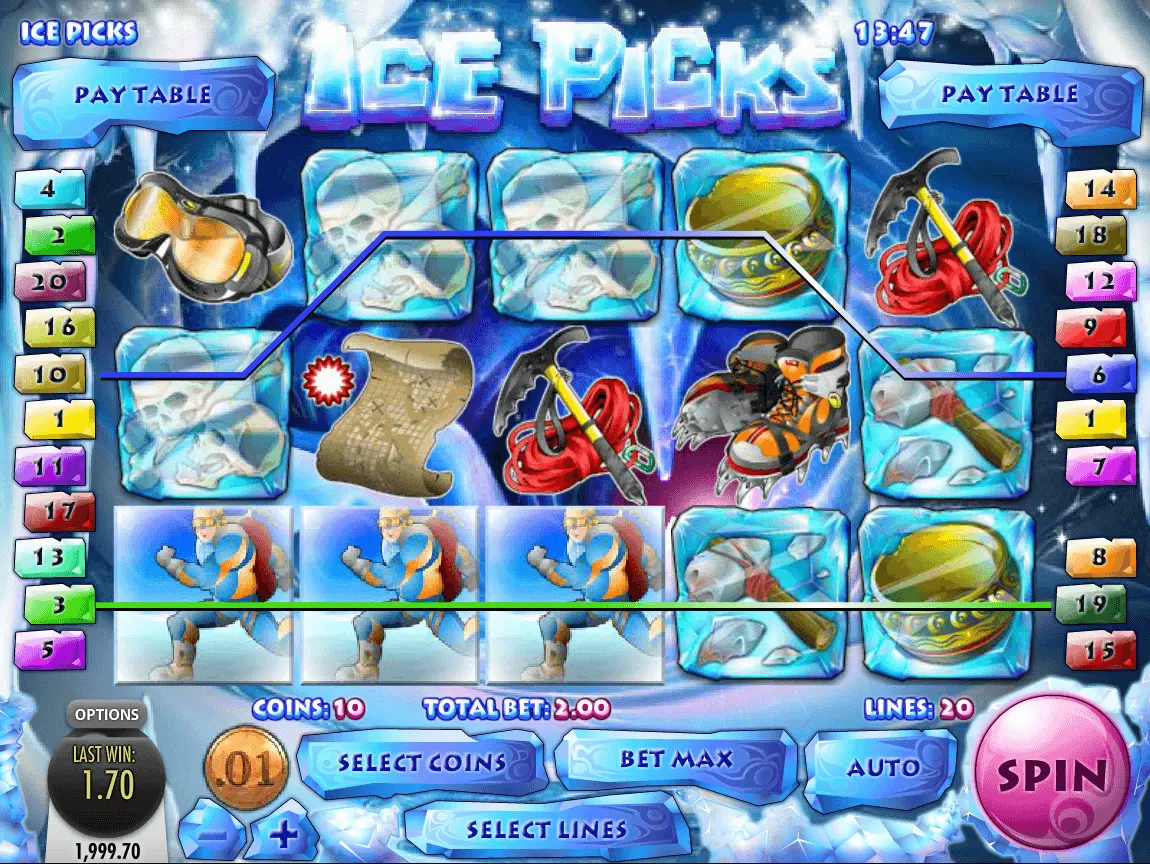The image size is (1150, 864).
Task: Highlight payline 16 marker
Action: coord(59,327)
